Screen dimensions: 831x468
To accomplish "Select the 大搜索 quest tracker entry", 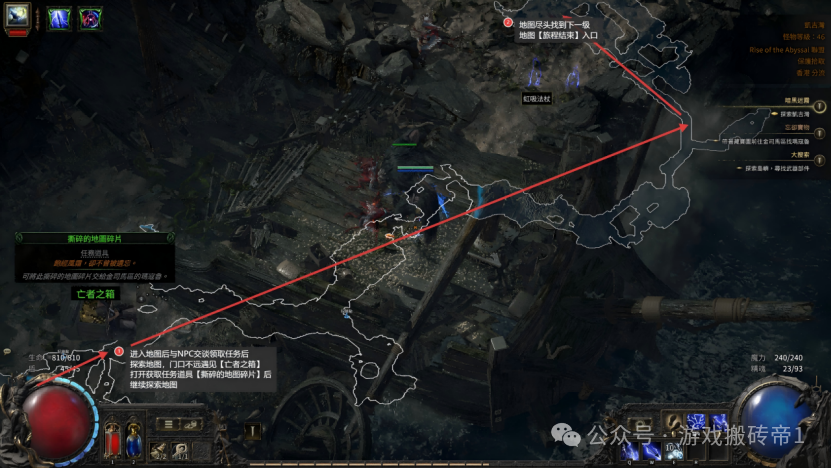I will pyautogui.click(x=799, y=155).
